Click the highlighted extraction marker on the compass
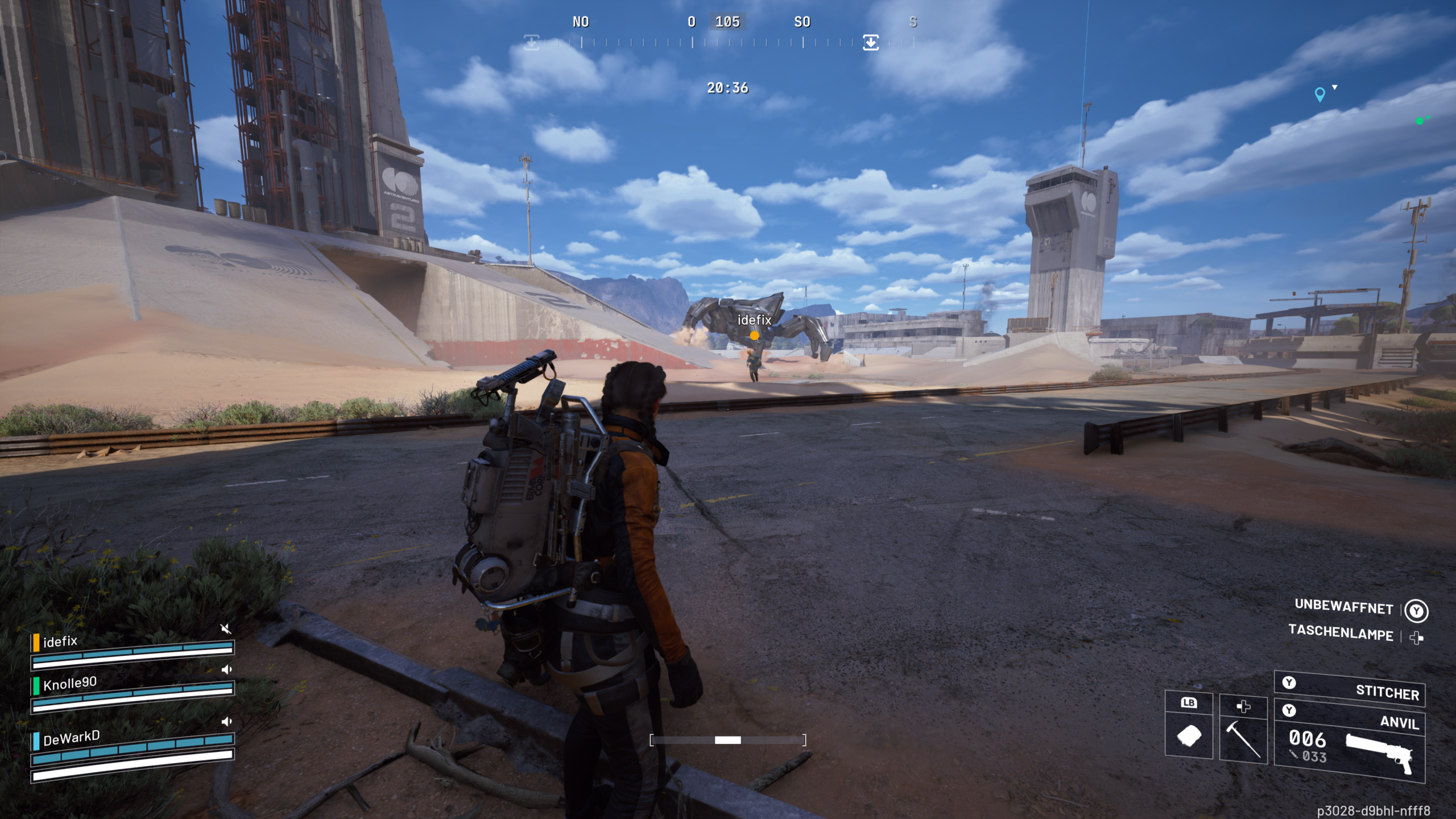The width and height of the screenshot is (1456, 819). (x=871, y=42)
